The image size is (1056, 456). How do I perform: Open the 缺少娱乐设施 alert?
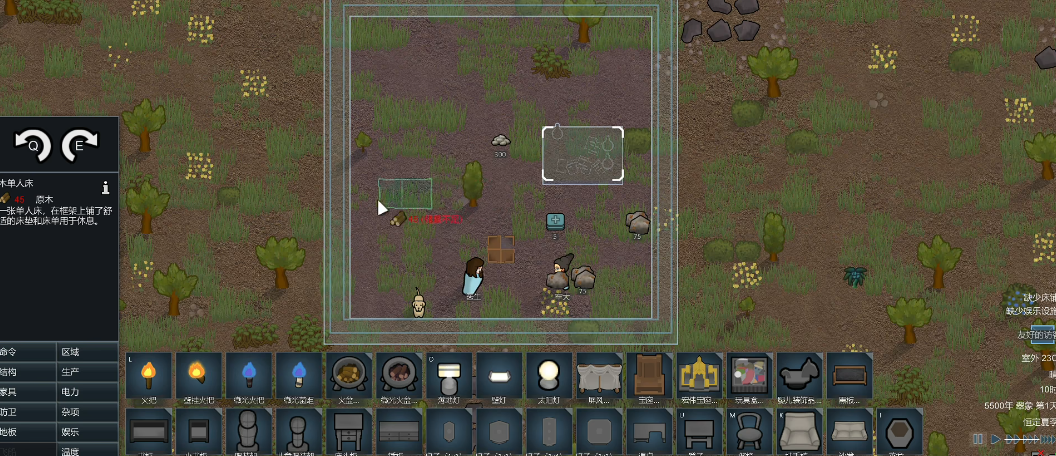pos(1030,311)
